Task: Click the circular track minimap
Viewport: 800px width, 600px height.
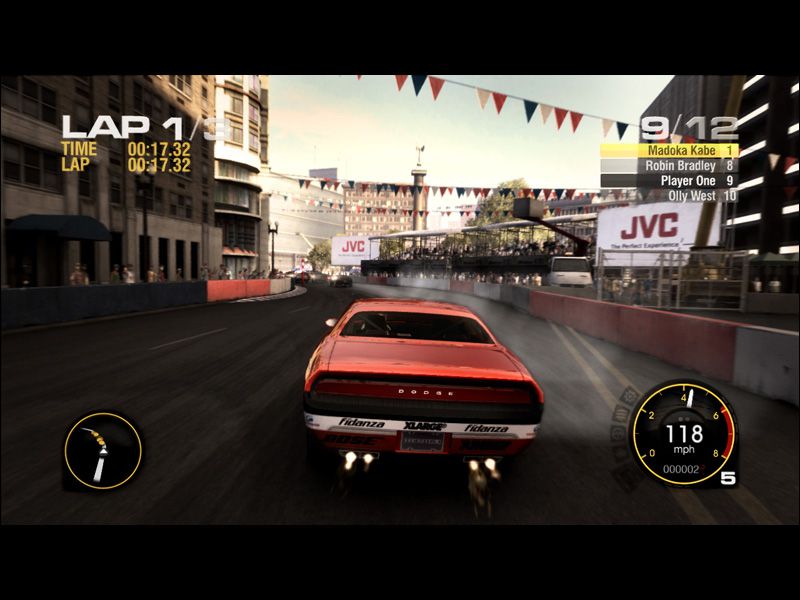Action: [103, 451]
